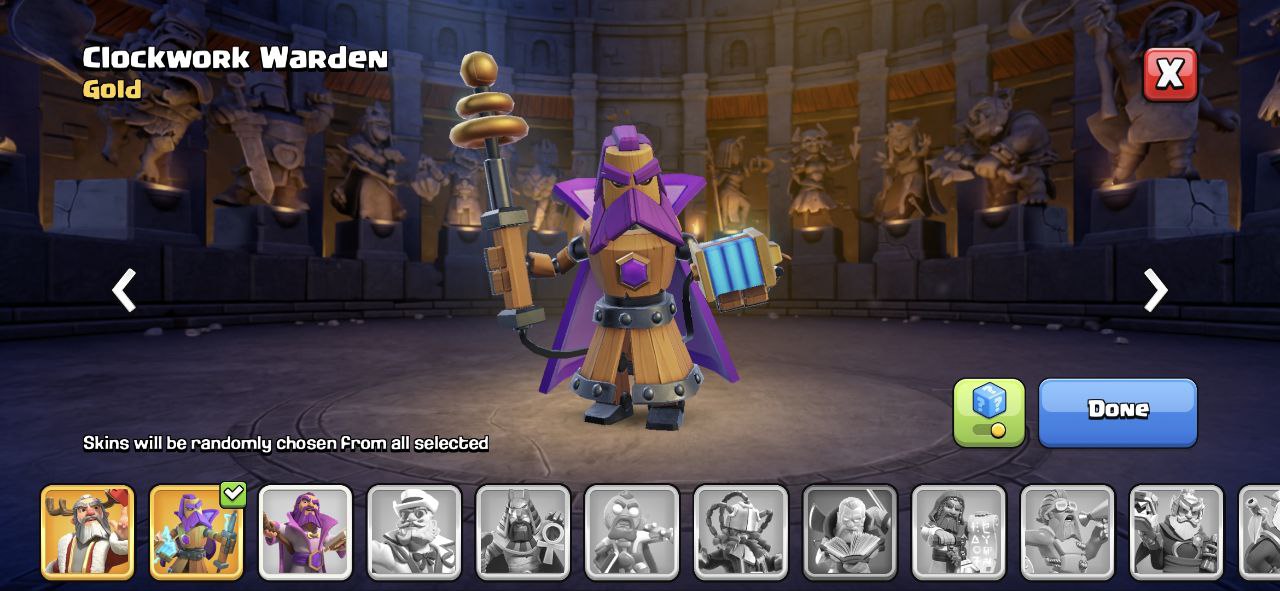Show the previous skin with left arrow
The height and width of the screenshot is (591, 1280).
(x=124, y=290)
